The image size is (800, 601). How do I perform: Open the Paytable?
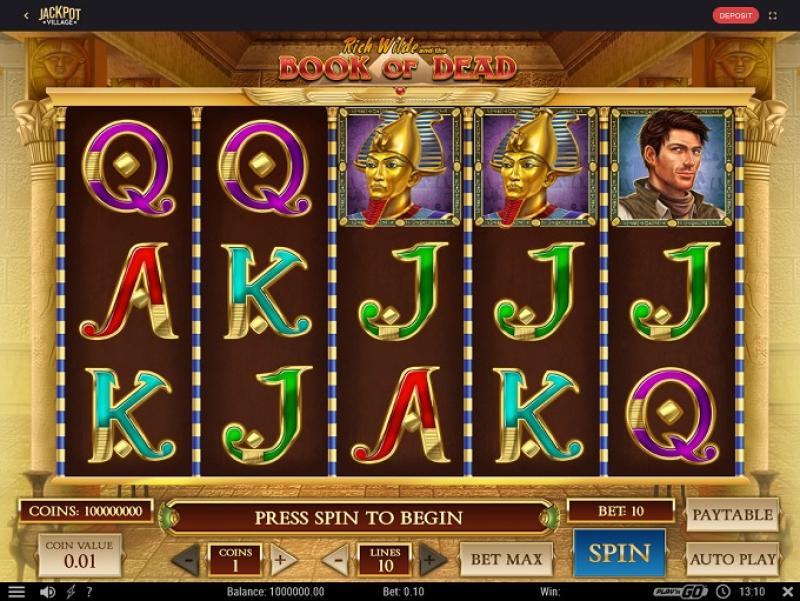pyautogui.click(x=732, y=515)
